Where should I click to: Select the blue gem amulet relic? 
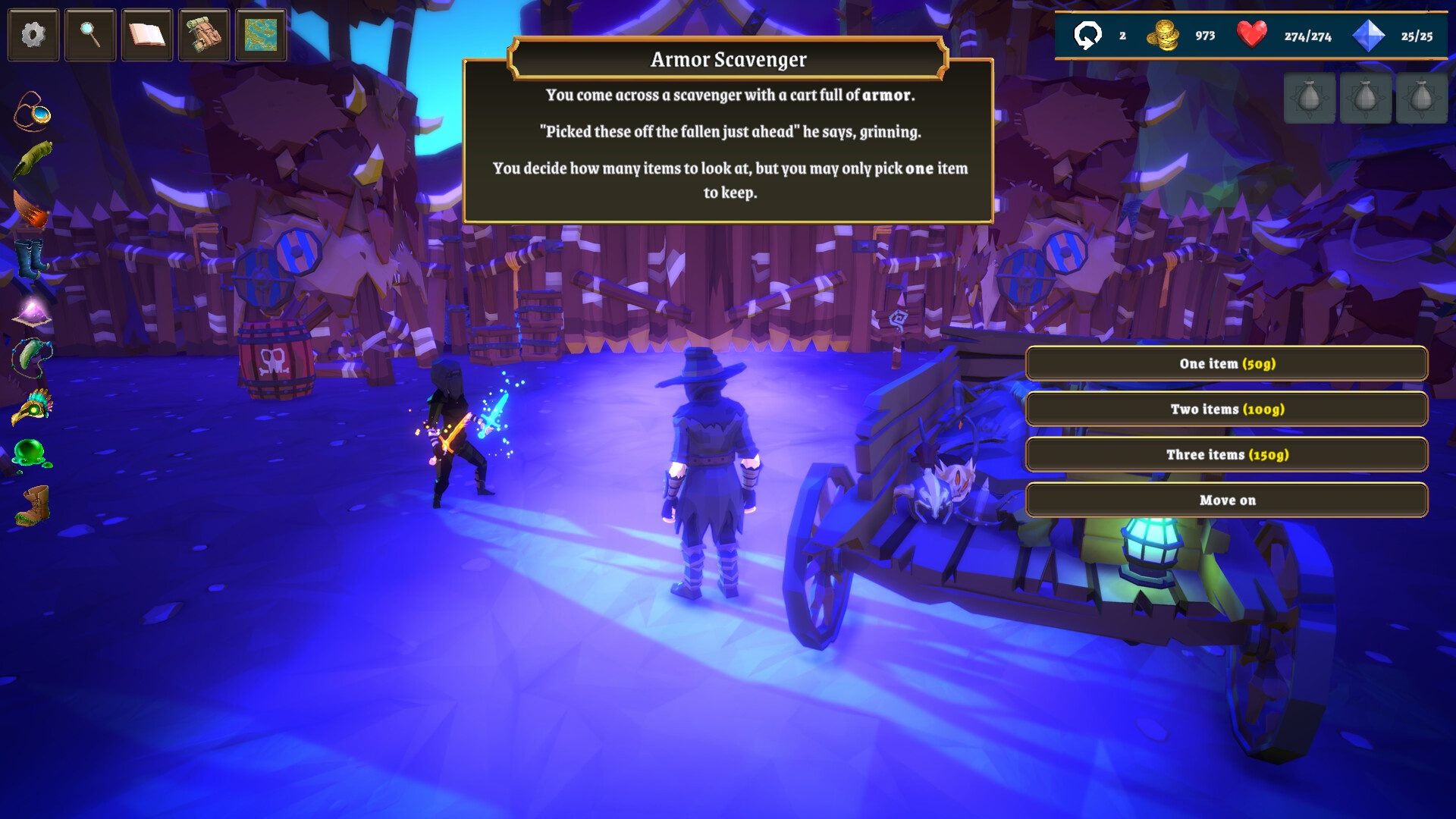[33, 112]
